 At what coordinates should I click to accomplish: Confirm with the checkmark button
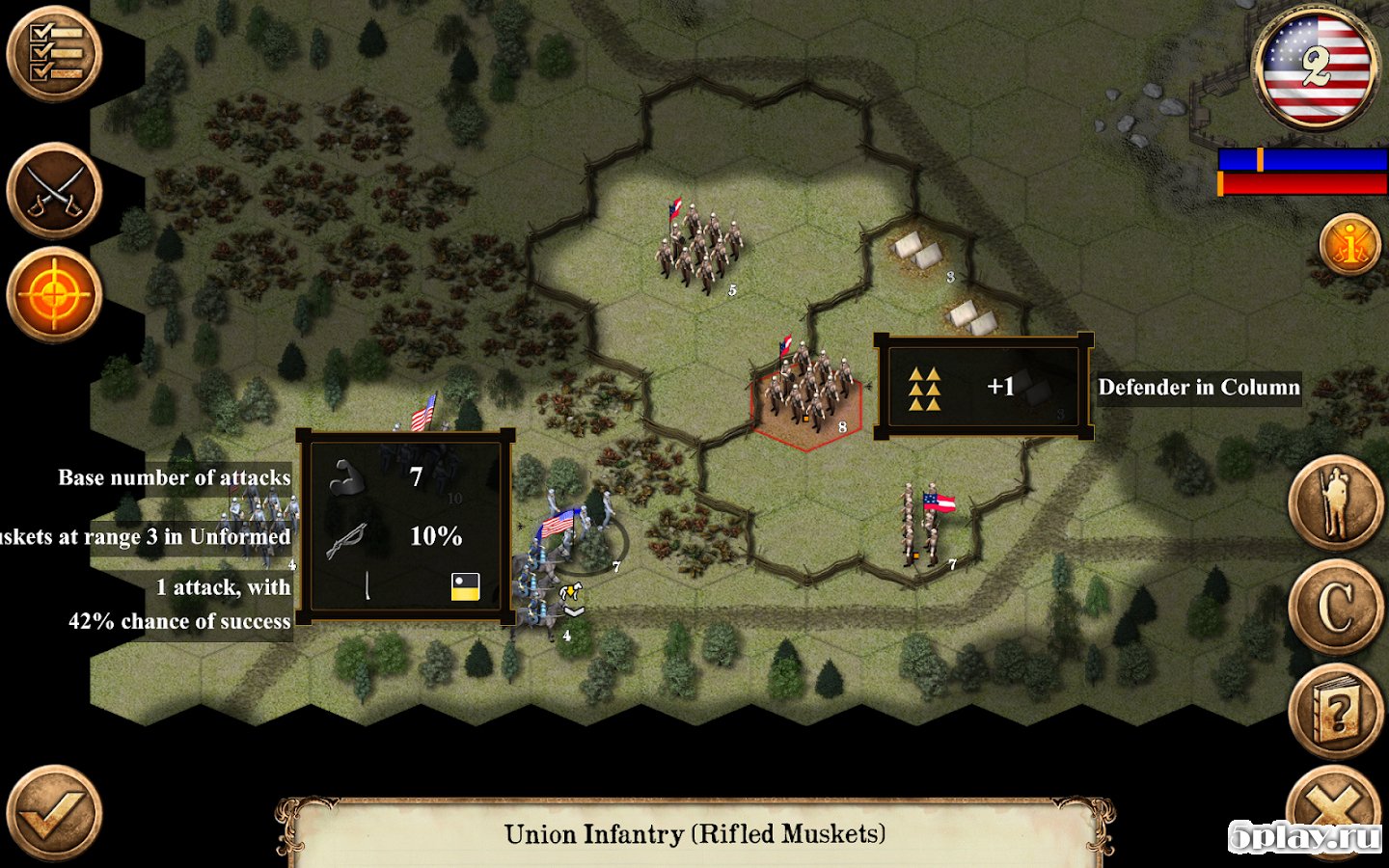click(x=54, y=813)
